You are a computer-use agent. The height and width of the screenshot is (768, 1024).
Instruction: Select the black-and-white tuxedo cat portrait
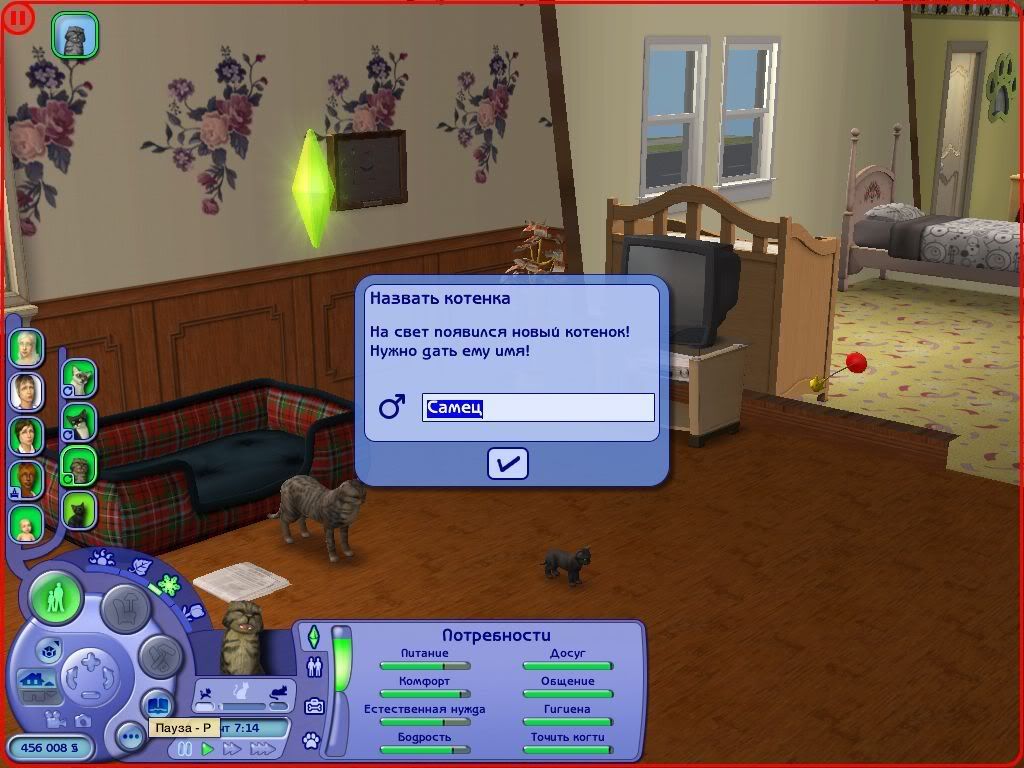point(78,420)
